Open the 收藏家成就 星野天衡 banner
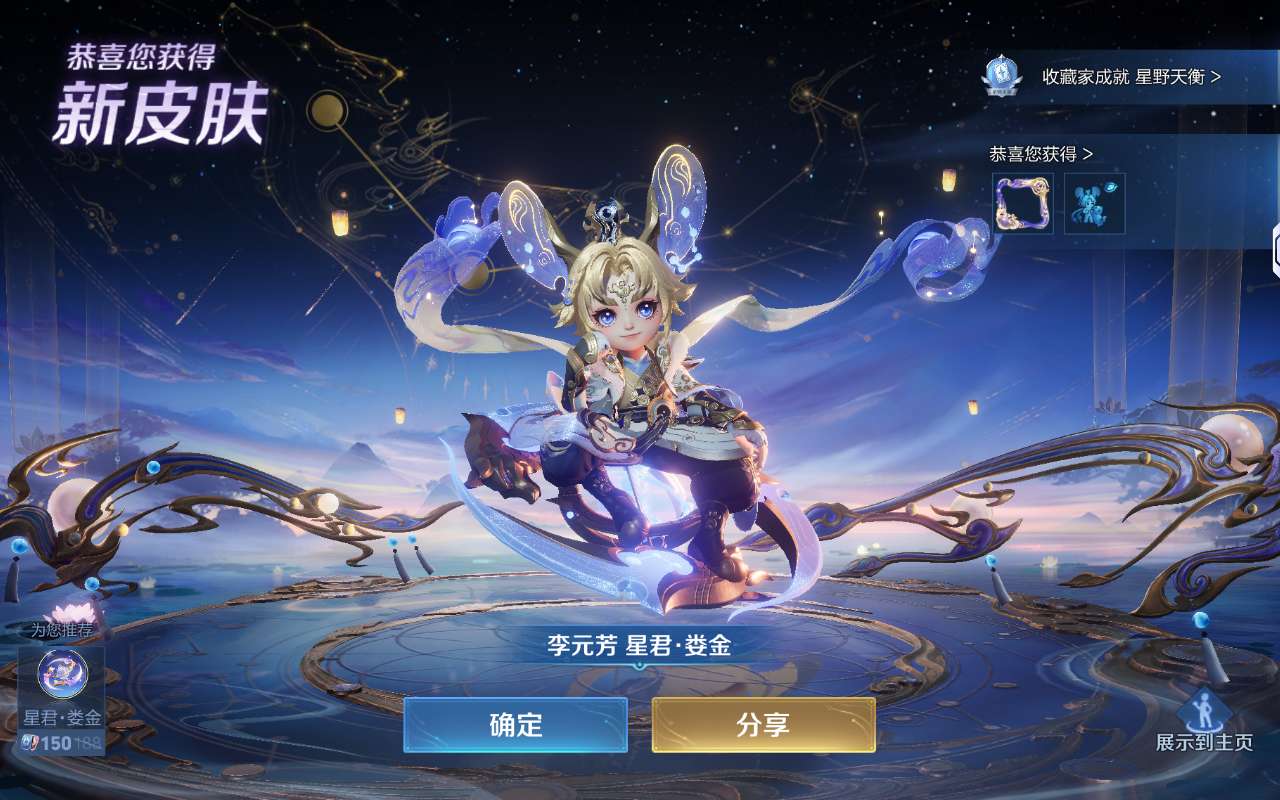The image size is (1280, 800). tap(1130, 77)
